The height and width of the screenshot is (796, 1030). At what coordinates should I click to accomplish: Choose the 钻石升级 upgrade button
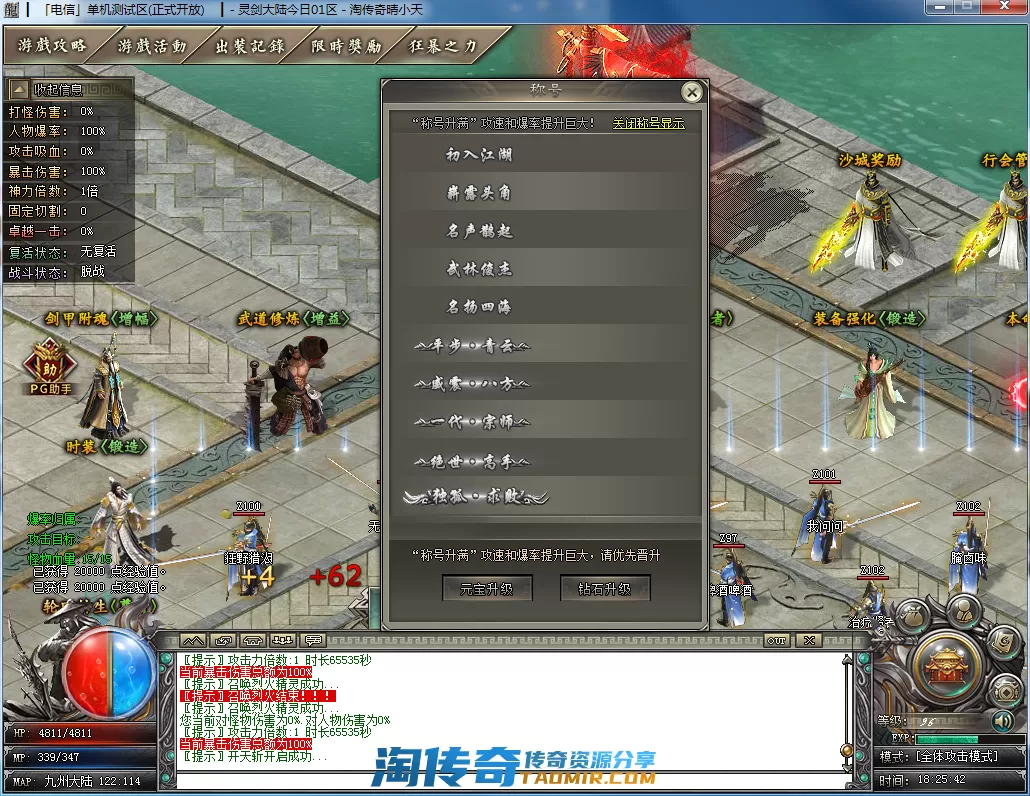tap(605, 589)
